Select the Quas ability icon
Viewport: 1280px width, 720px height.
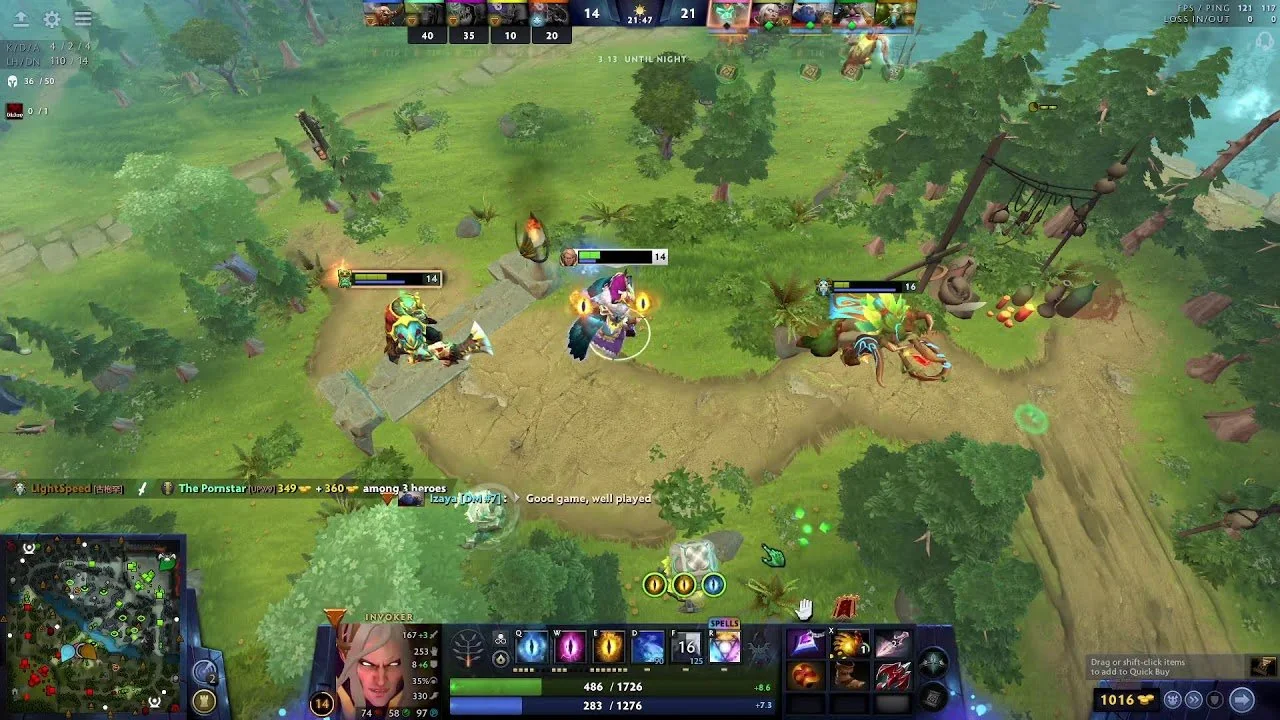pyautogui.click(x=531, y=646)
